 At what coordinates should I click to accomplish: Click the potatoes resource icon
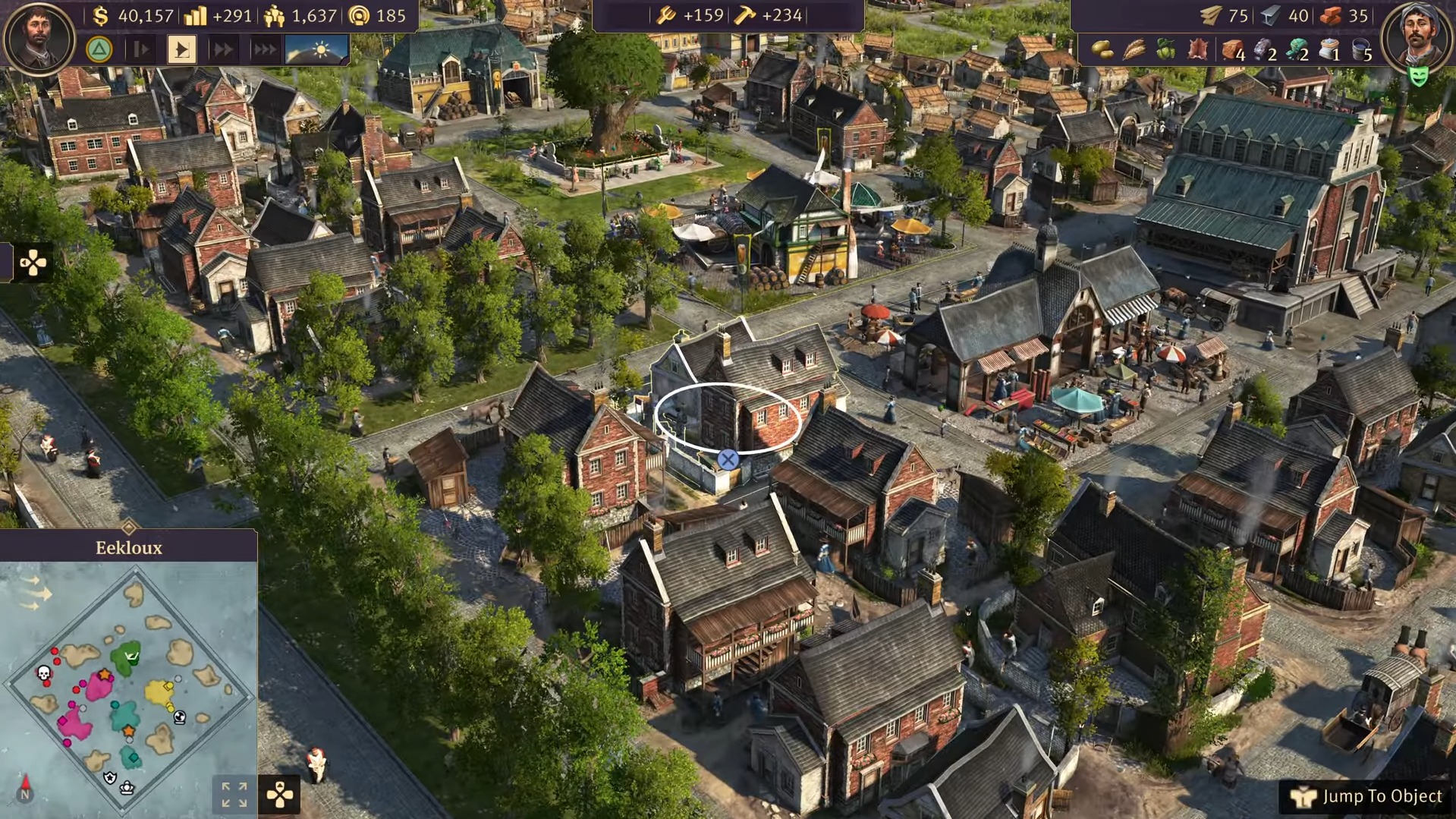coord(1102,49)
